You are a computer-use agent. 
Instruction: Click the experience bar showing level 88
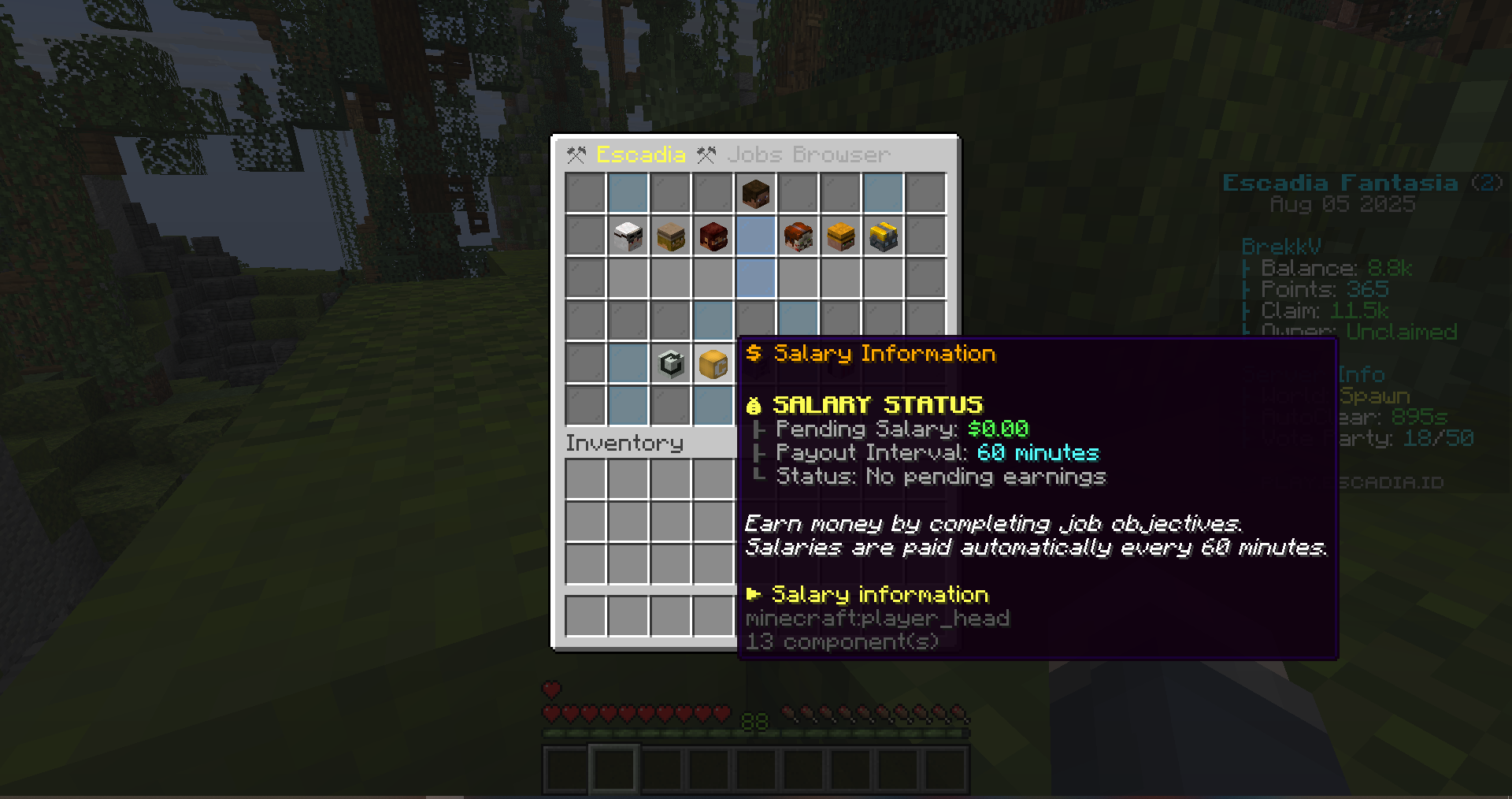coord(754,725)
